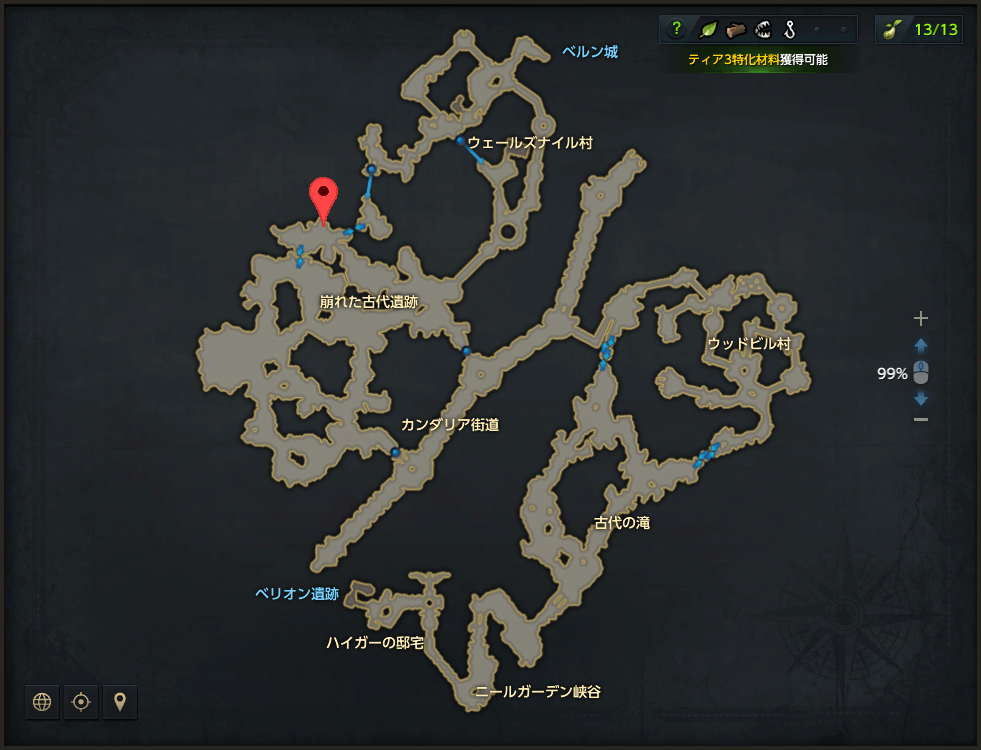The width and height of the screenshot is (981, 750).
Task: Select the ハイガーの邸宅 map label
Action: coord(375,642)
